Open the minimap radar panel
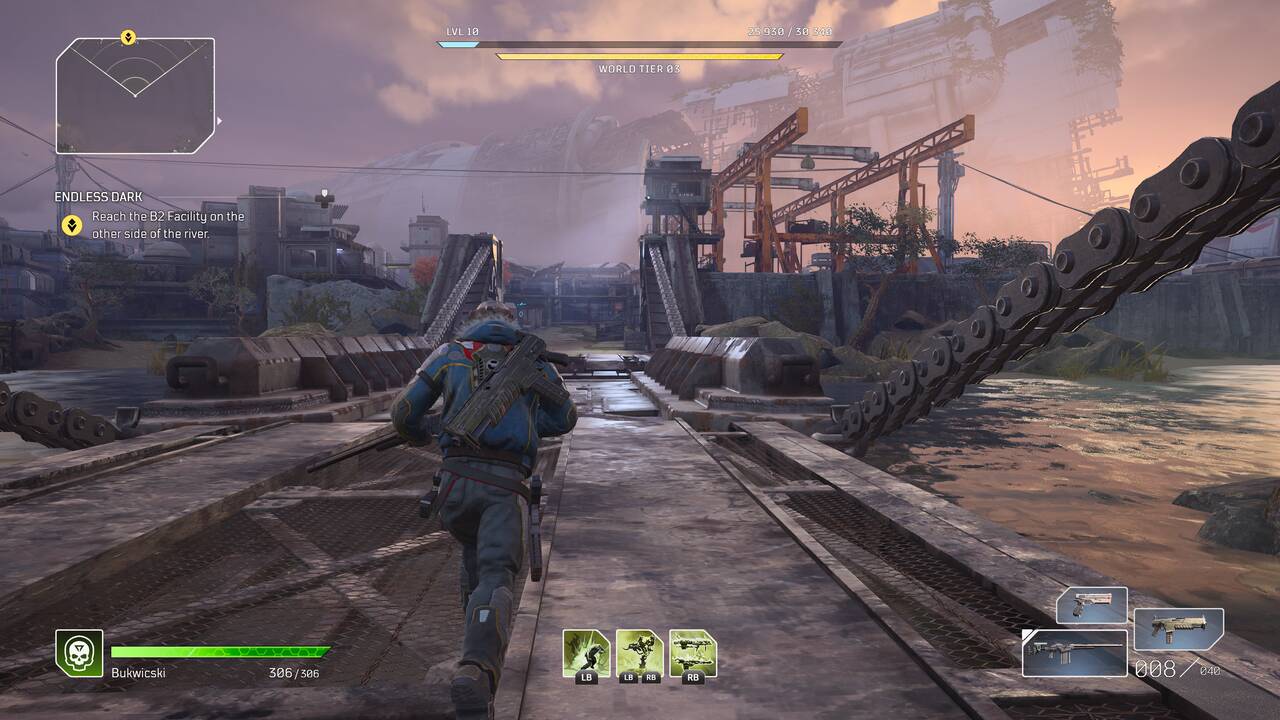Image resolution: width=1280 pixels, height=720 pixels. click(x=135, y=96)
